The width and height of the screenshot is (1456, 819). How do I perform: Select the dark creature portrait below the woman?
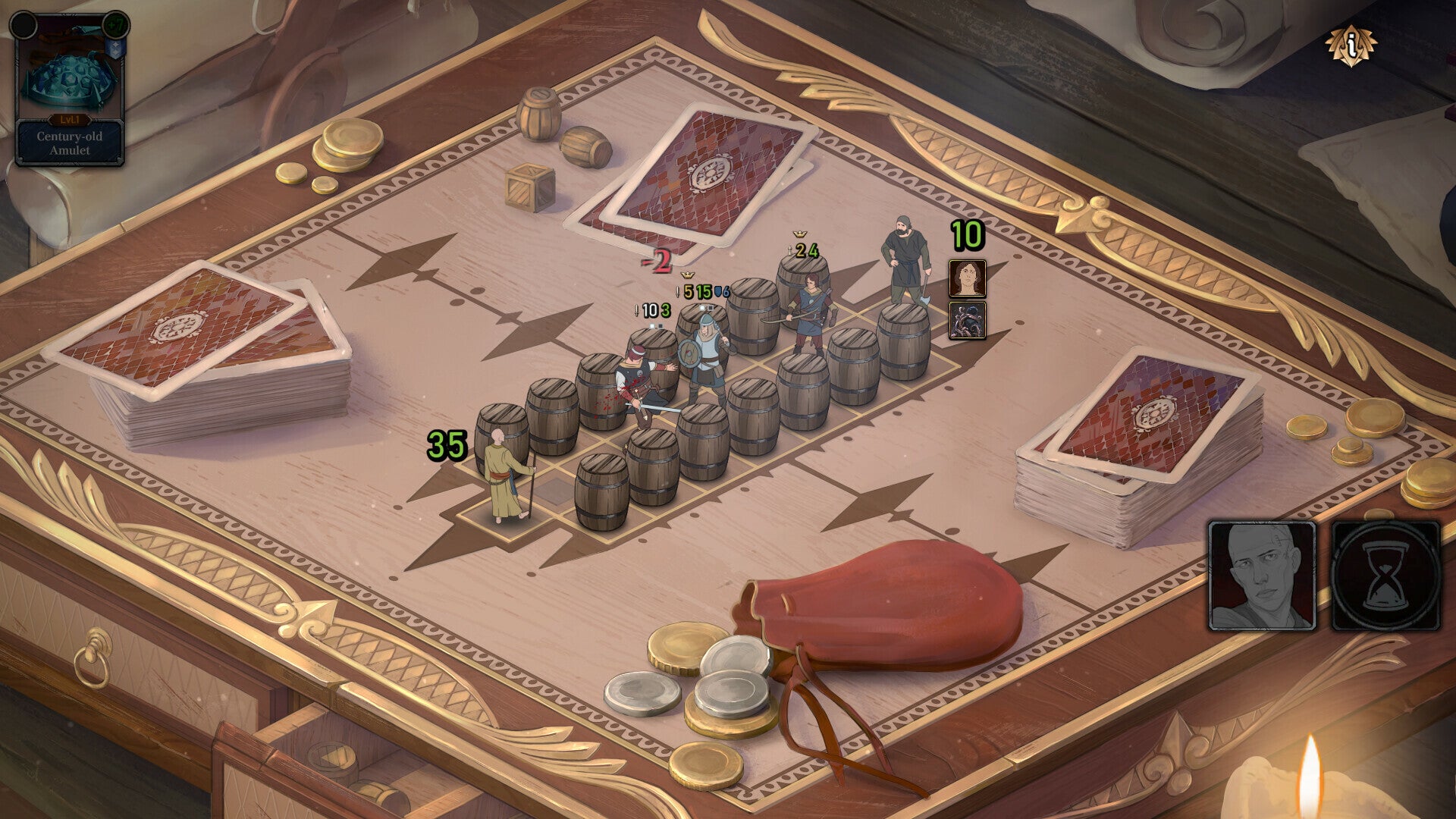[967, 320]
